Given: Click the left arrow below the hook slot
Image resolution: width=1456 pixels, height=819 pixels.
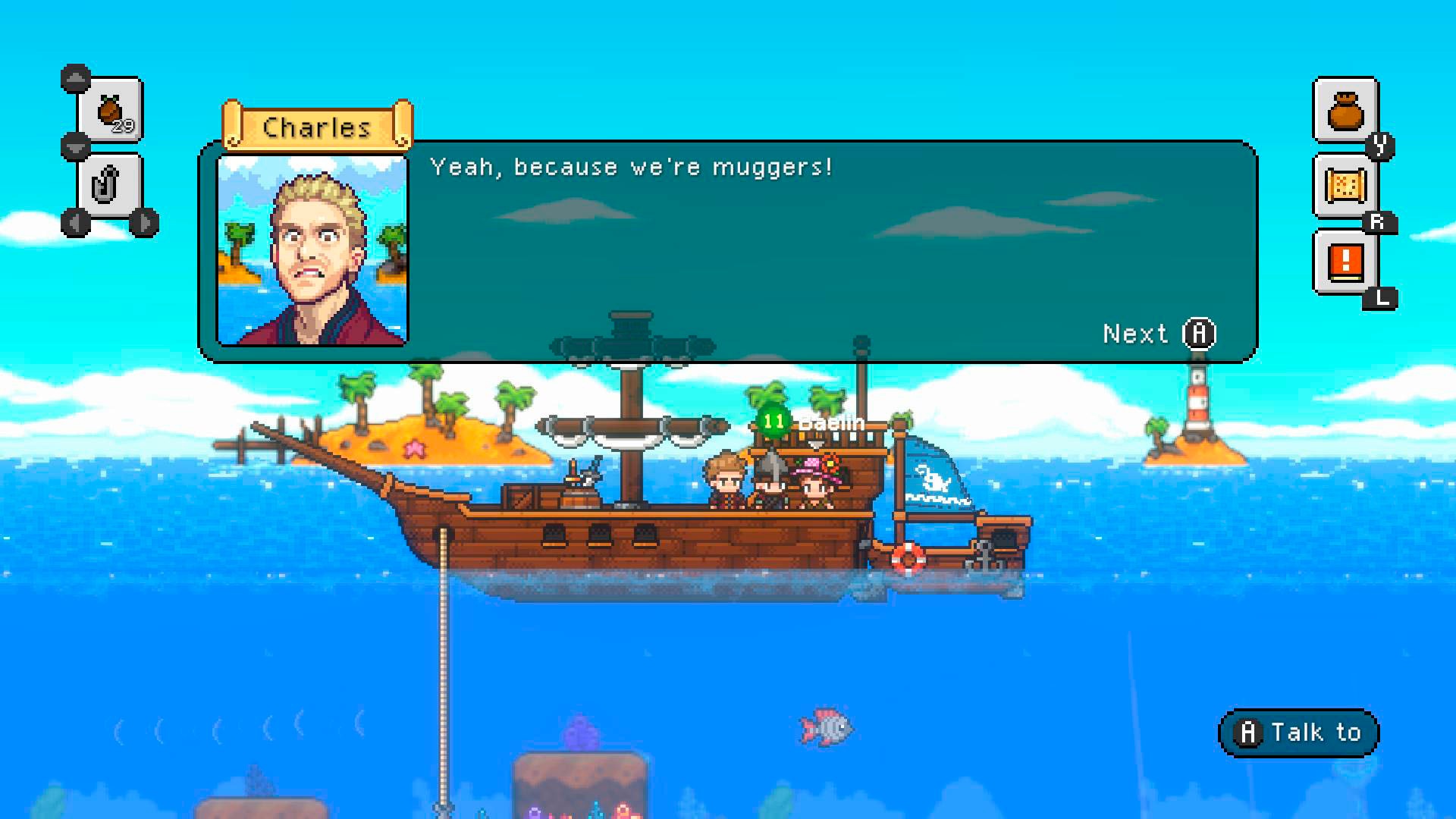Looking at the screenshot, I should (74, 221).
